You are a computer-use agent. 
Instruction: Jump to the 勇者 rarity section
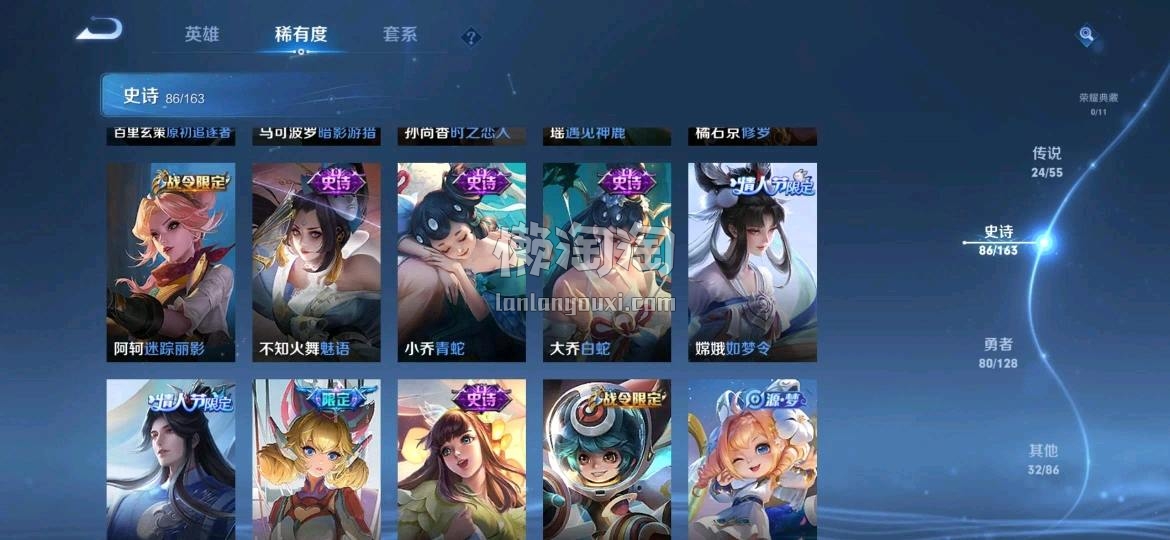tap(998, 351)
